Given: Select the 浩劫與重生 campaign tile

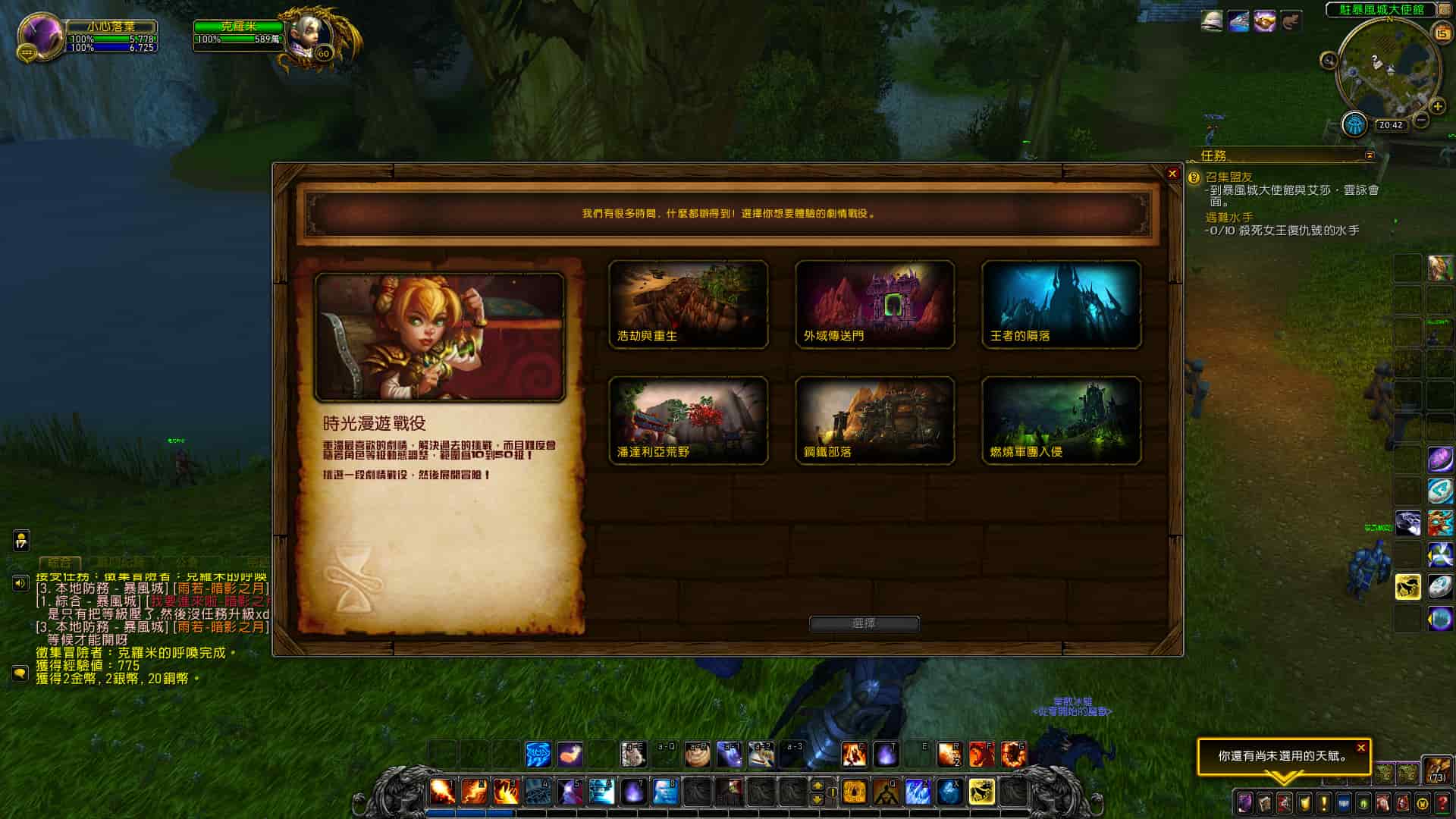Looking at the screenshot, I should (x=688, y=305).
